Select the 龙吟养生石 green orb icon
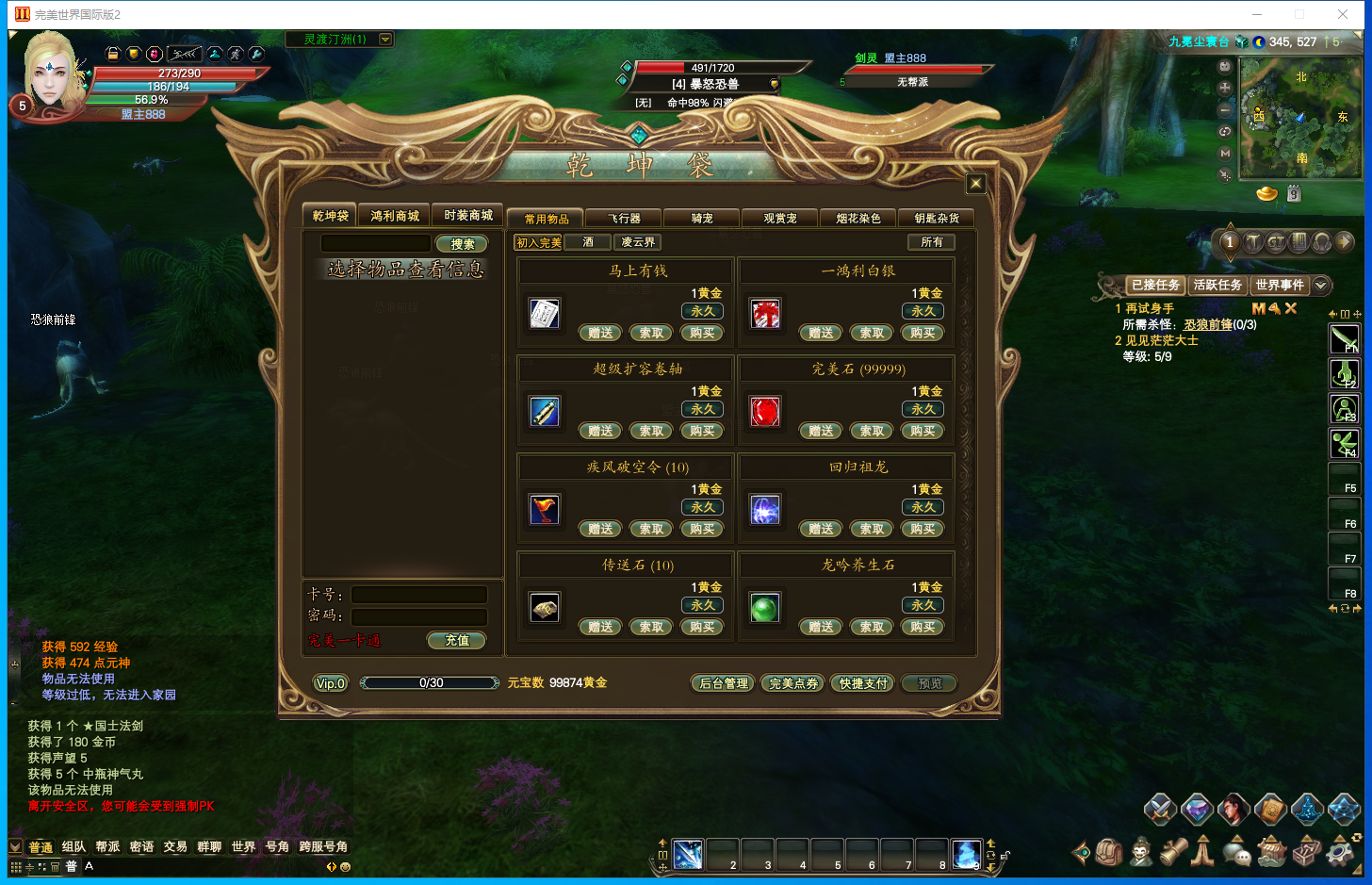This screenshot has width=1372, height=885. tap(764, 608)
